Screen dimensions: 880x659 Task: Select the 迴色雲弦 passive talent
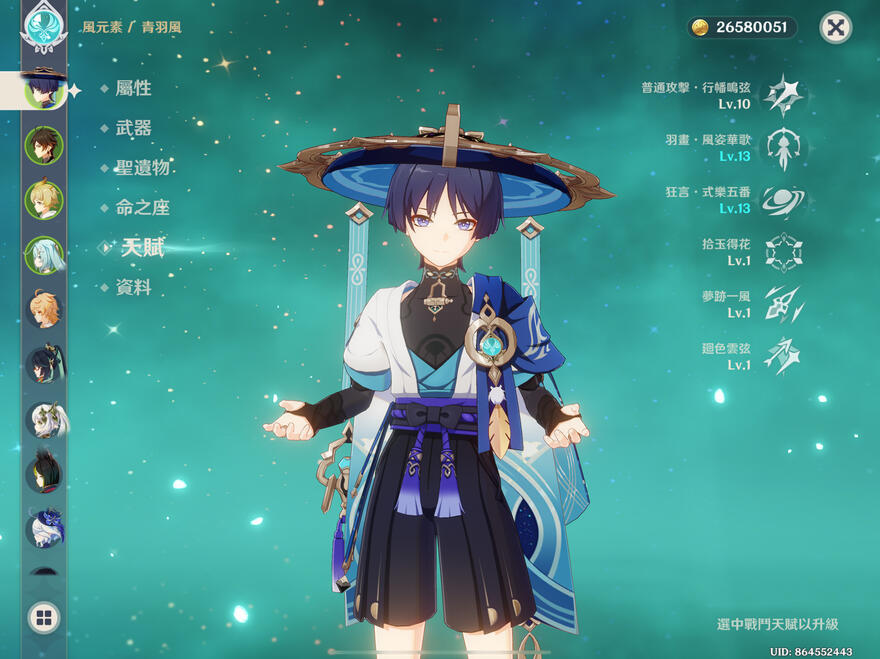coord(783,356)
